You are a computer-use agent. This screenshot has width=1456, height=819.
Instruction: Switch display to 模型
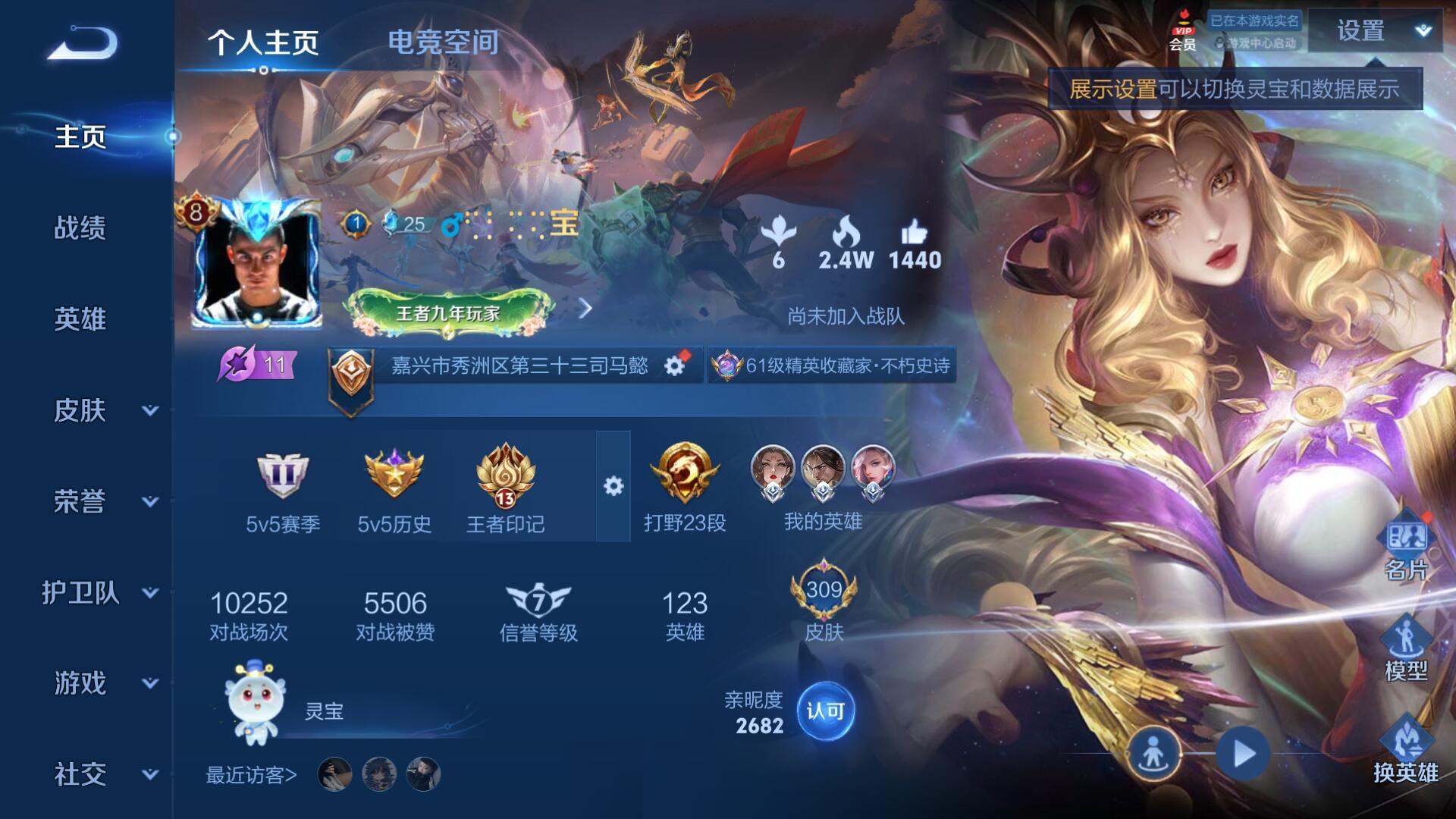pos(1406,650)
